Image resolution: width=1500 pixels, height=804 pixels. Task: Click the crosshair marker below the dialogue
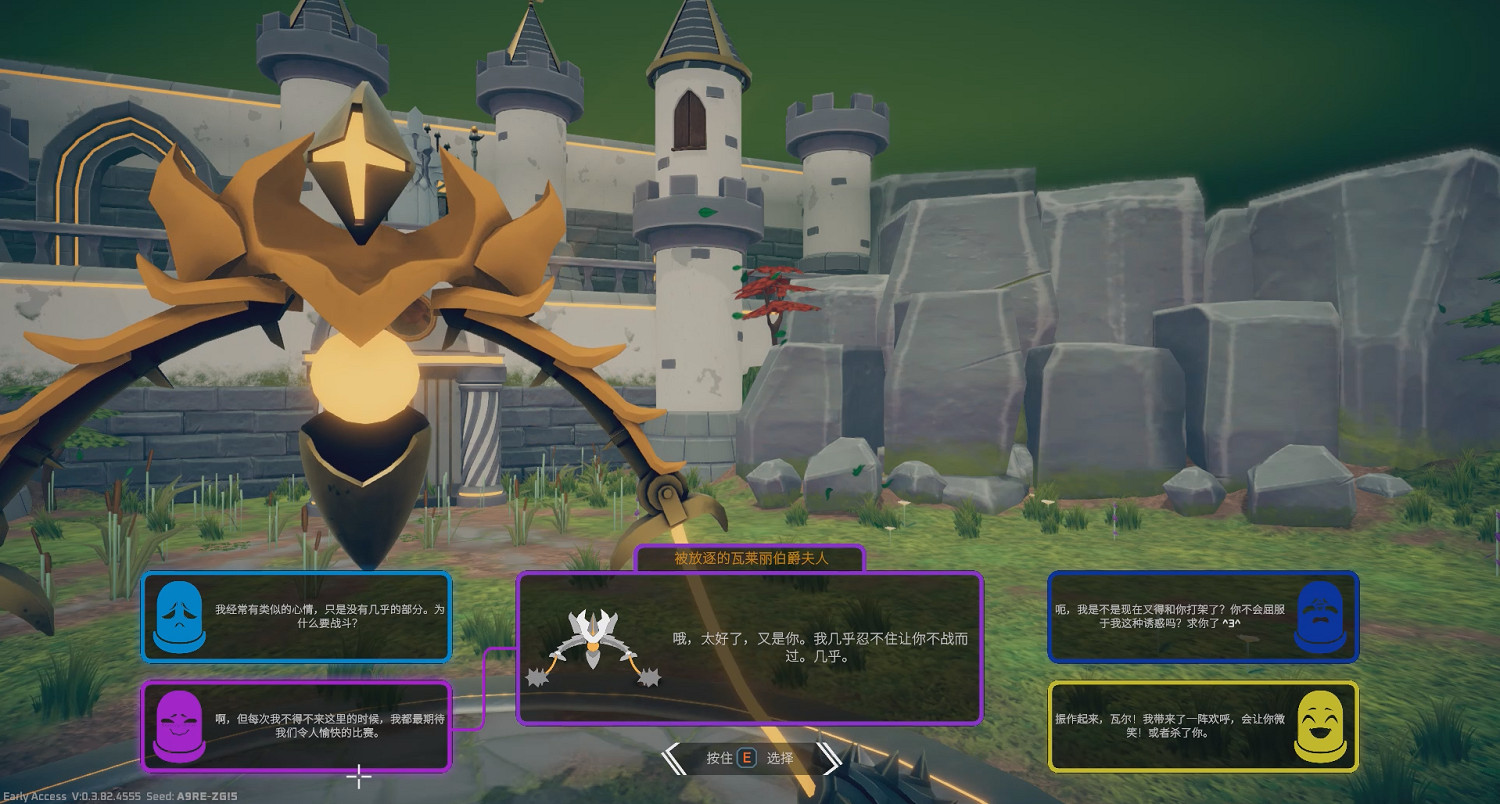(358, 776)
